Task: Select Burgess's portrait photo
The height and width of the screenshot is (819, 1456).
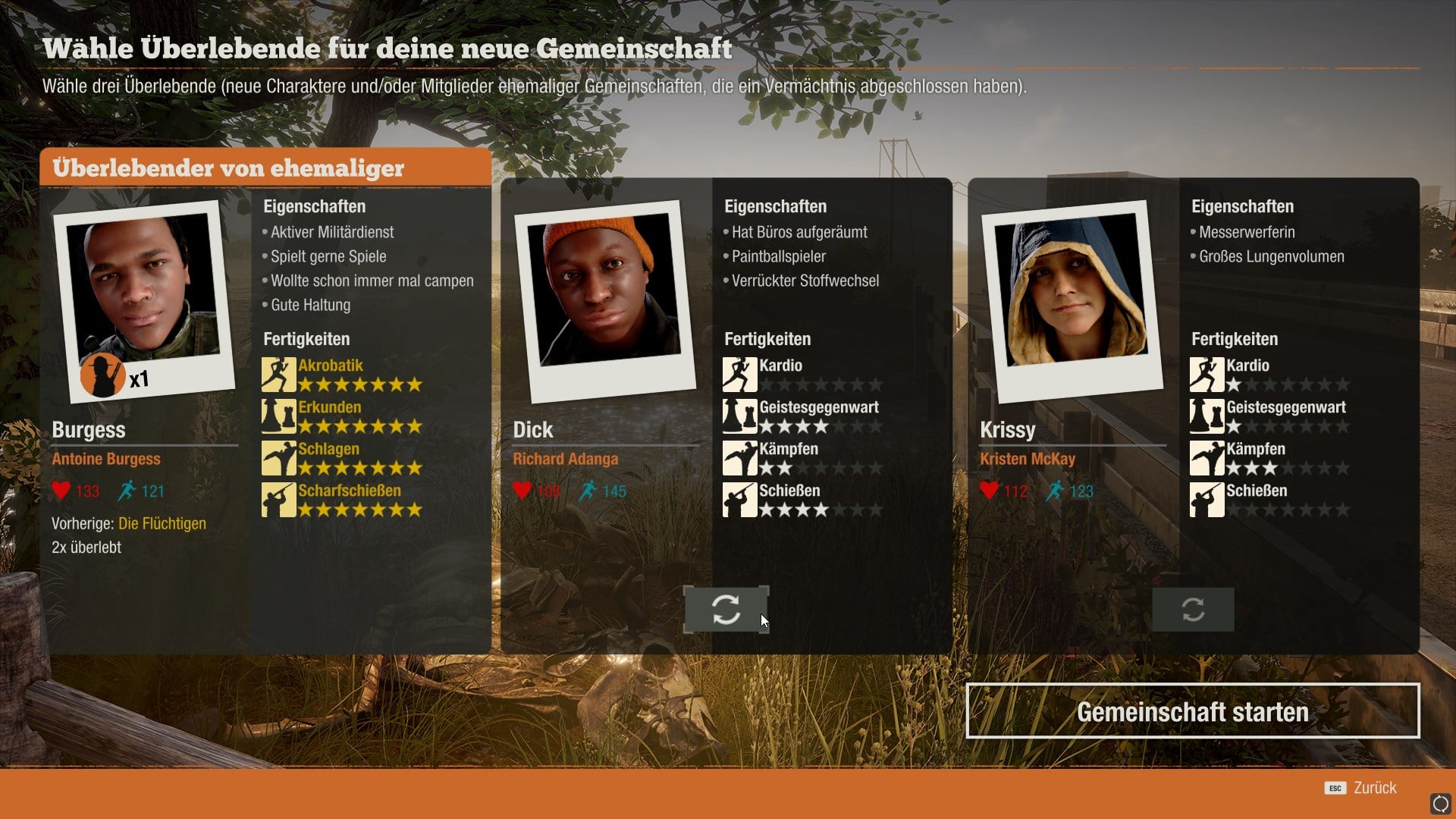Action: pyautogui.click(x=144, y=300)
